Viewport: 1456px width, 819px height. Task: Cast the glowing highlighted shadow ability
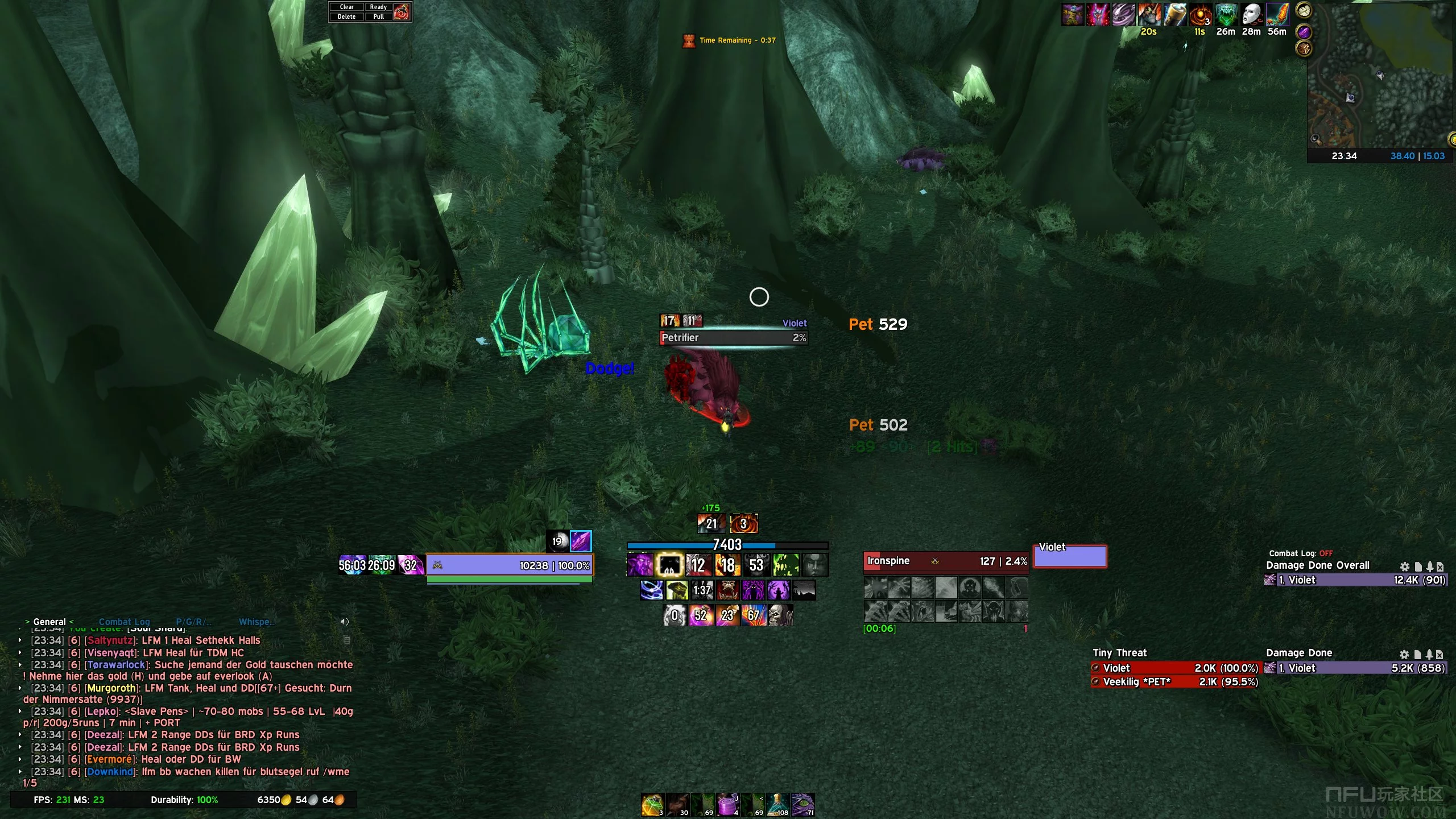669,565
